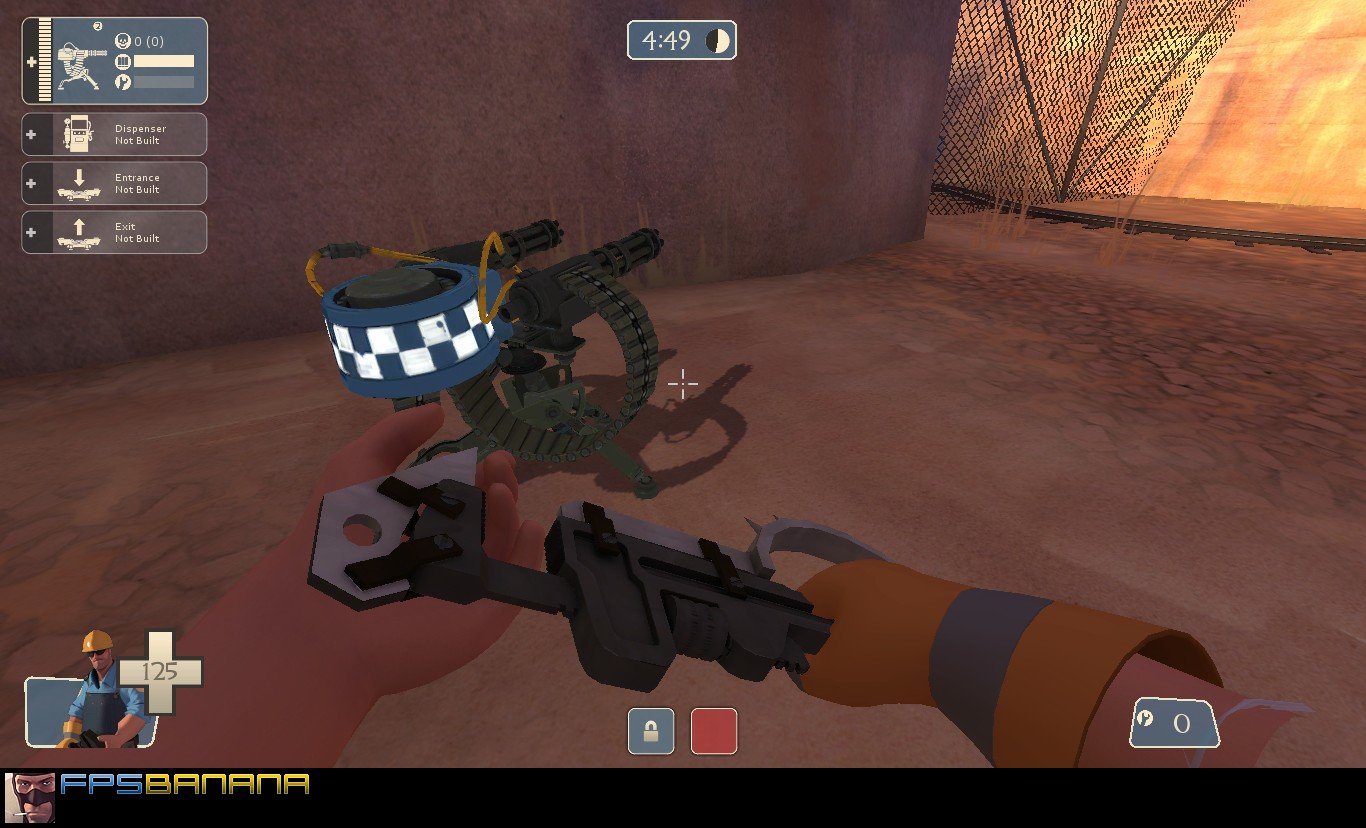The height and width of the screenshot is (828, 1366).
Task: Click the shells ammo icon on the sentry panel
Action: [123, 62]
